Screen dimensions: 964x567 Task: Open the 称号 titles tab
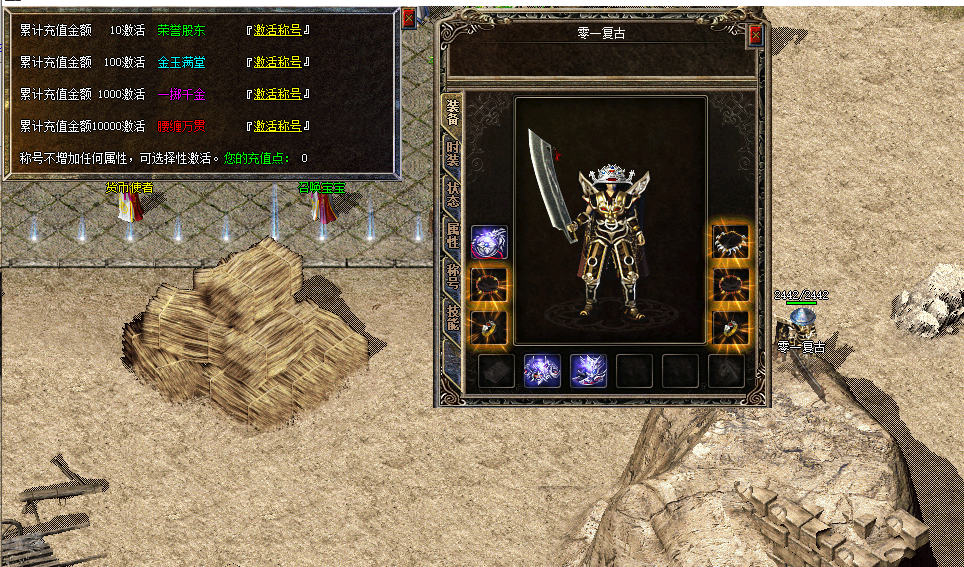pyautogui.click(x=453, y=277)
